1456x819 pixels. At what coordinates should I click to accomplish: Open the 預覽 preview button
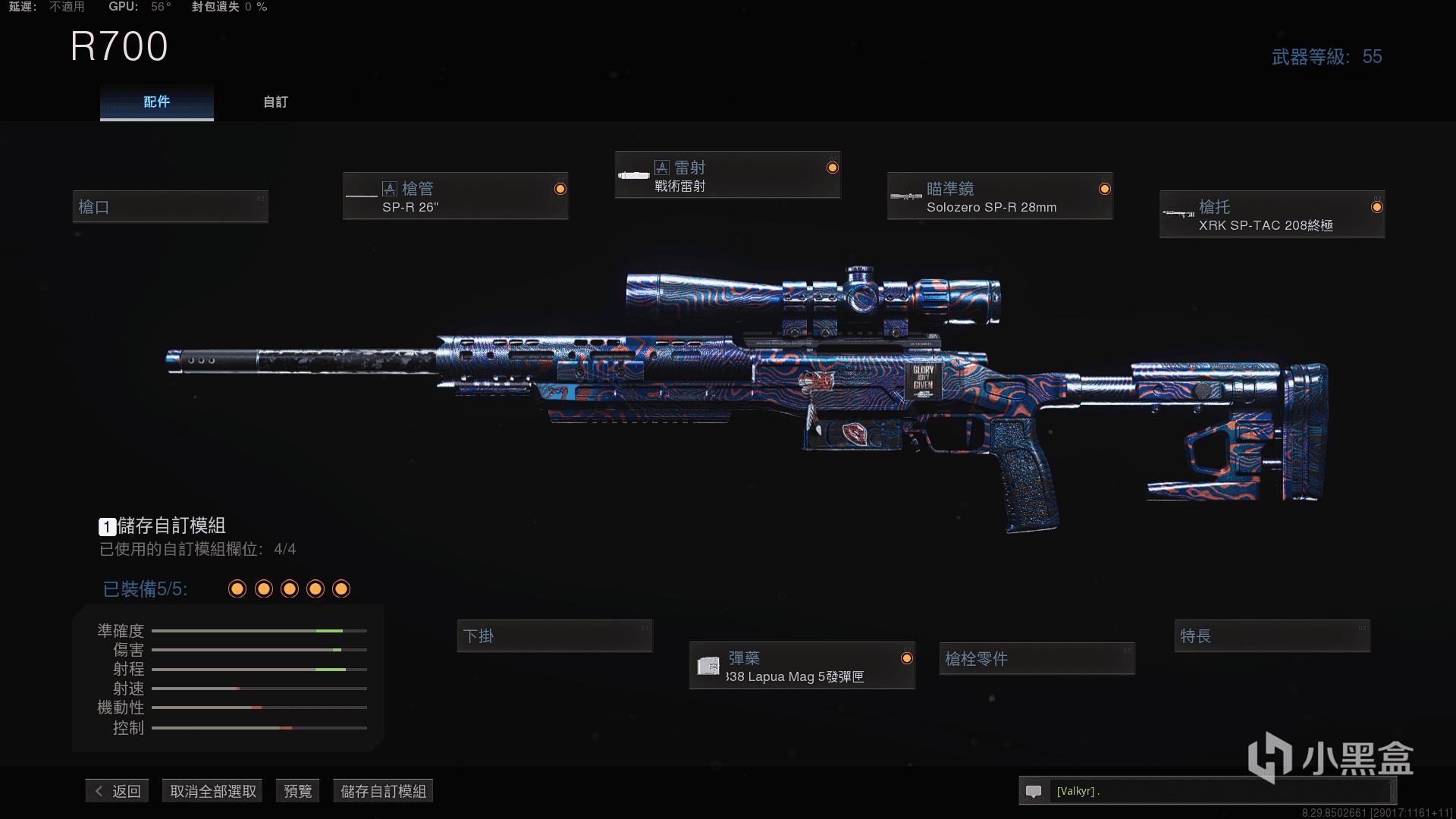click(x=297, y=791)
